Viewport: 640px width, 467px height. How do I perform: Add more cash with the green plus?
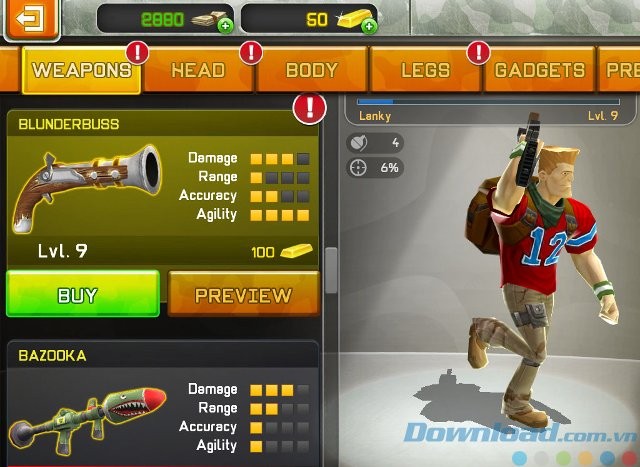point(225,25)
